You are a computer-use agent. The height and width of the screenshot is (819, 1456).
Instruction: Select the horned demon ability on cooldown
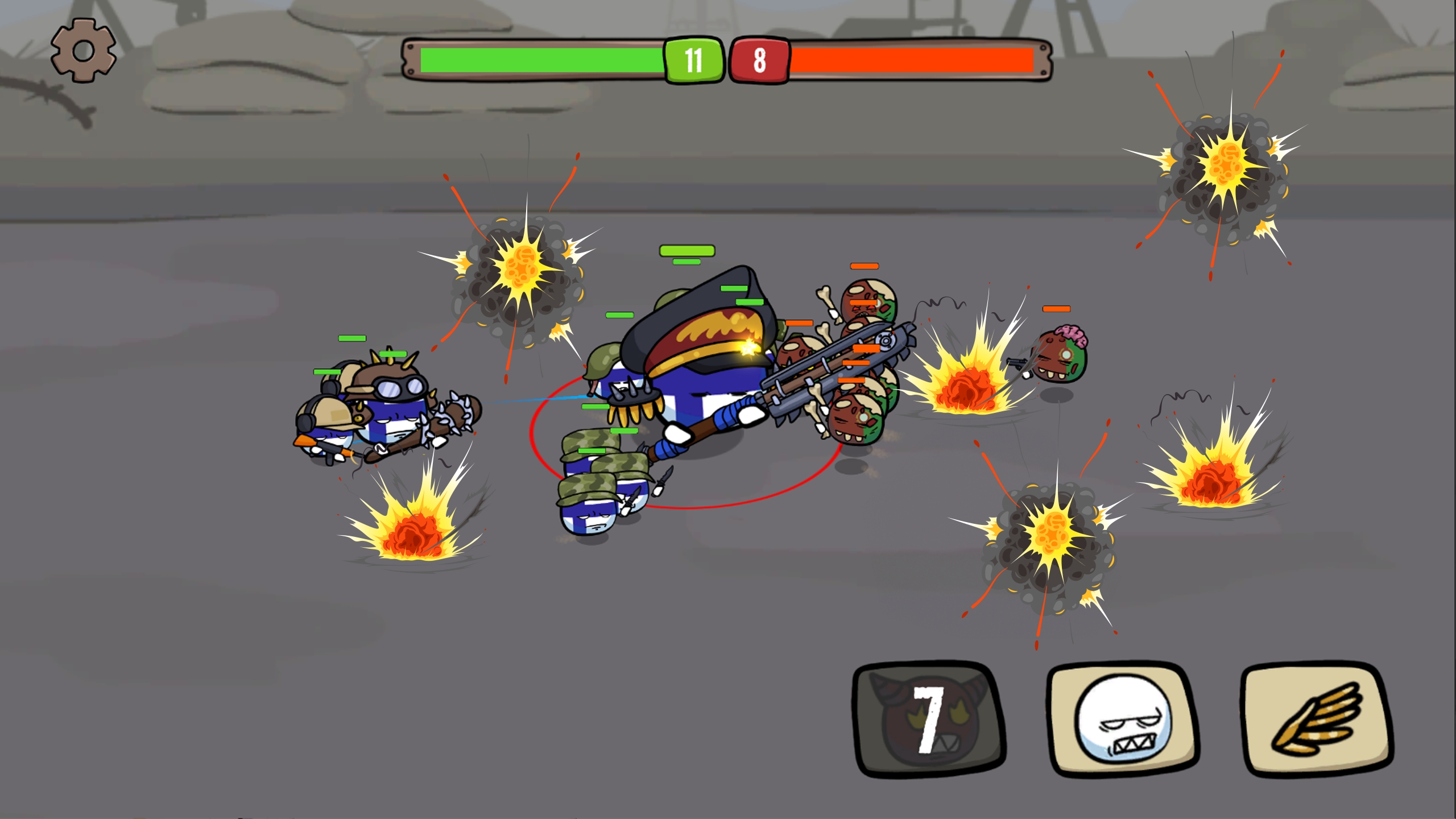click(x=929, y=719)
